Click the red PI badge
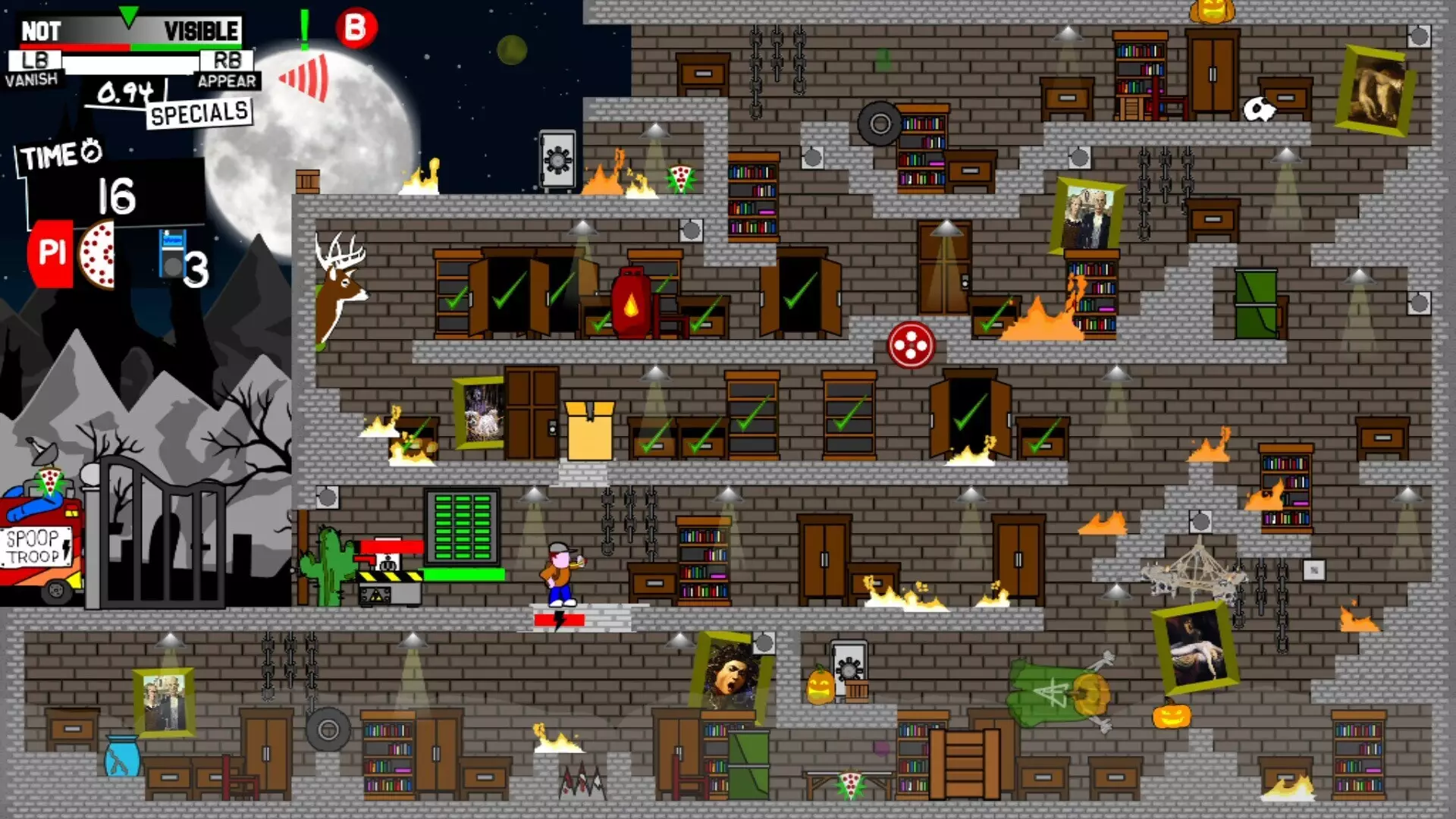The height and width of the screenshot is (819, 1456). click(x=51, y=253)
